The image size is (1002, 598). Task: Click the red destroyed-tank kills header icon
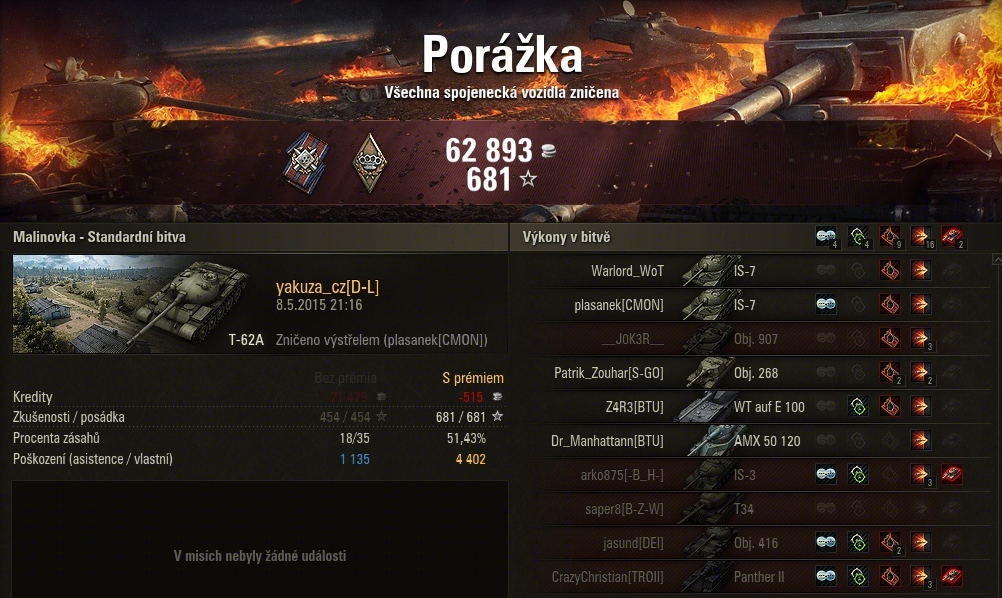pyautogui.click(x=951, y=237)
